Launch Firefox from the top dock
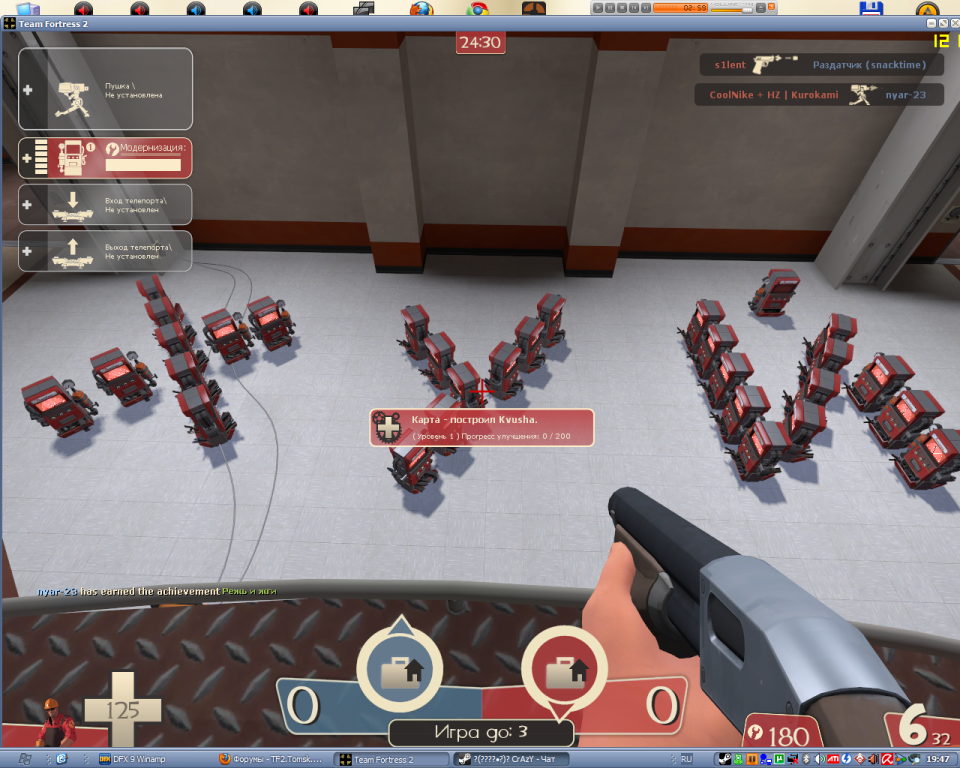 click(421, 8)
